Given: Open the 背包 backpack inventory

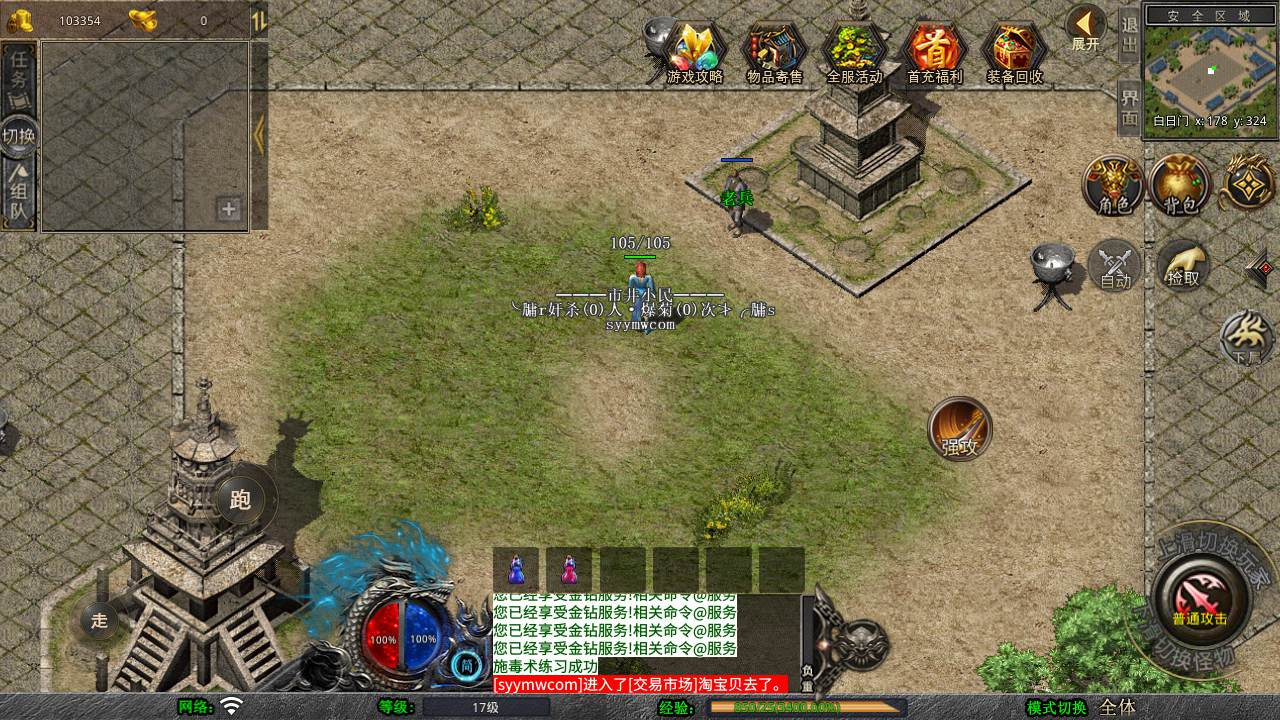Looking at the screenshot, I should tap(1180, 185).
